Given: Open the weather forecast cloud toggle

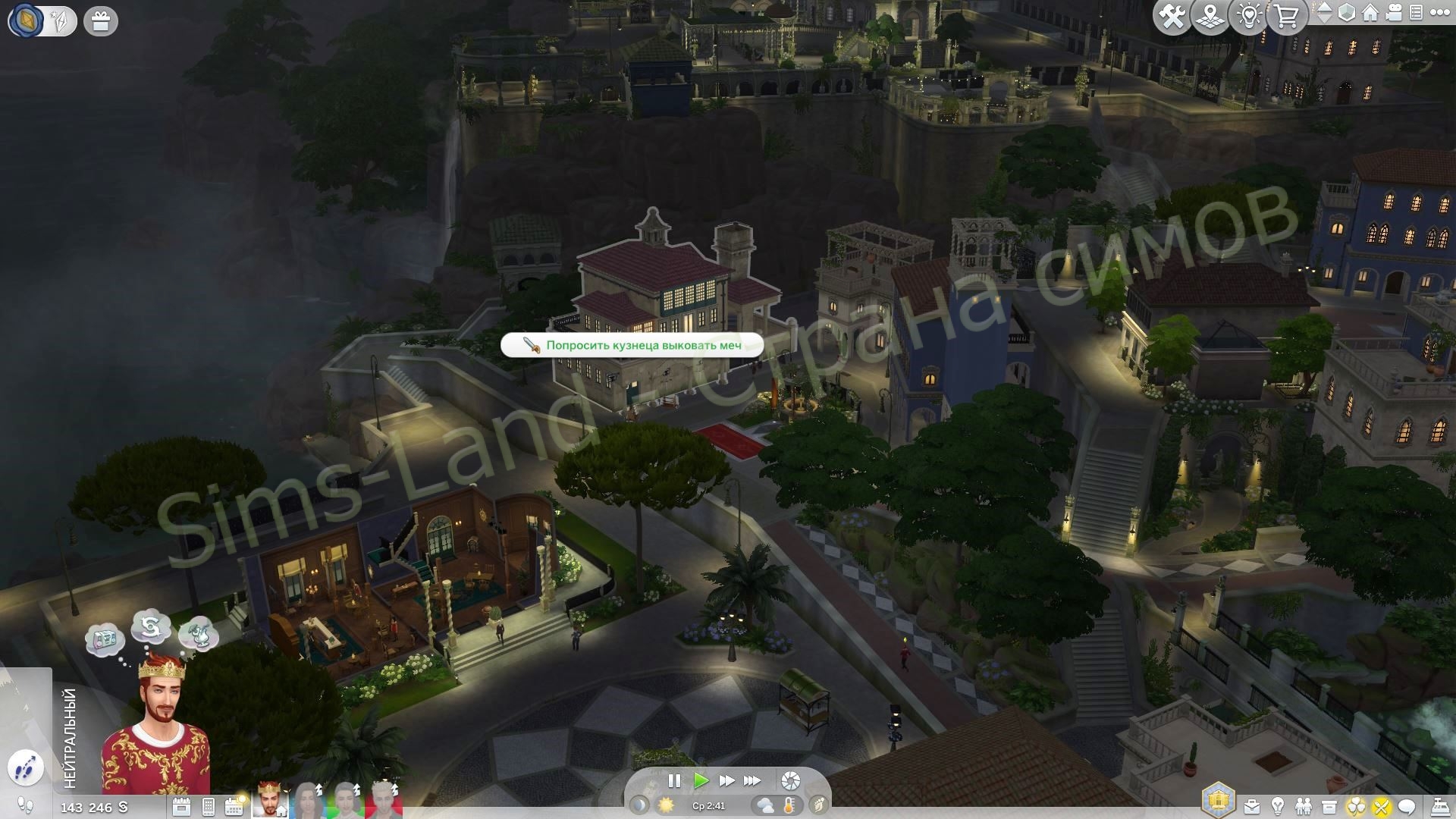Looking at the screenshot, I should pyautogui.click(x=764, y=806).
